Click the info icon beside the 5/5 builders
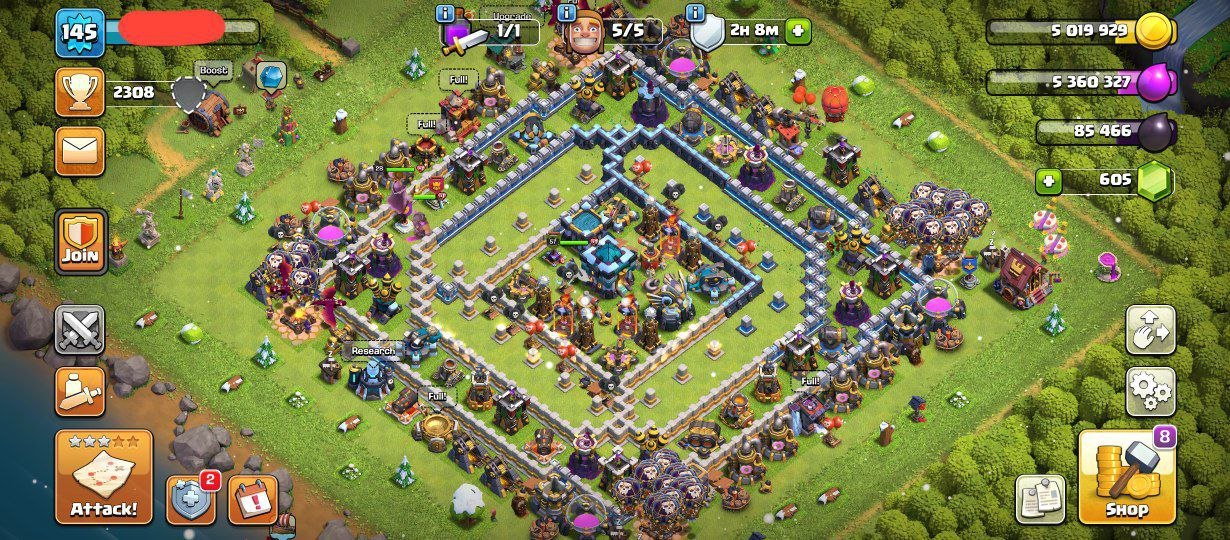The width and height of the screenshot is (1230, 540). coord(567,13)
